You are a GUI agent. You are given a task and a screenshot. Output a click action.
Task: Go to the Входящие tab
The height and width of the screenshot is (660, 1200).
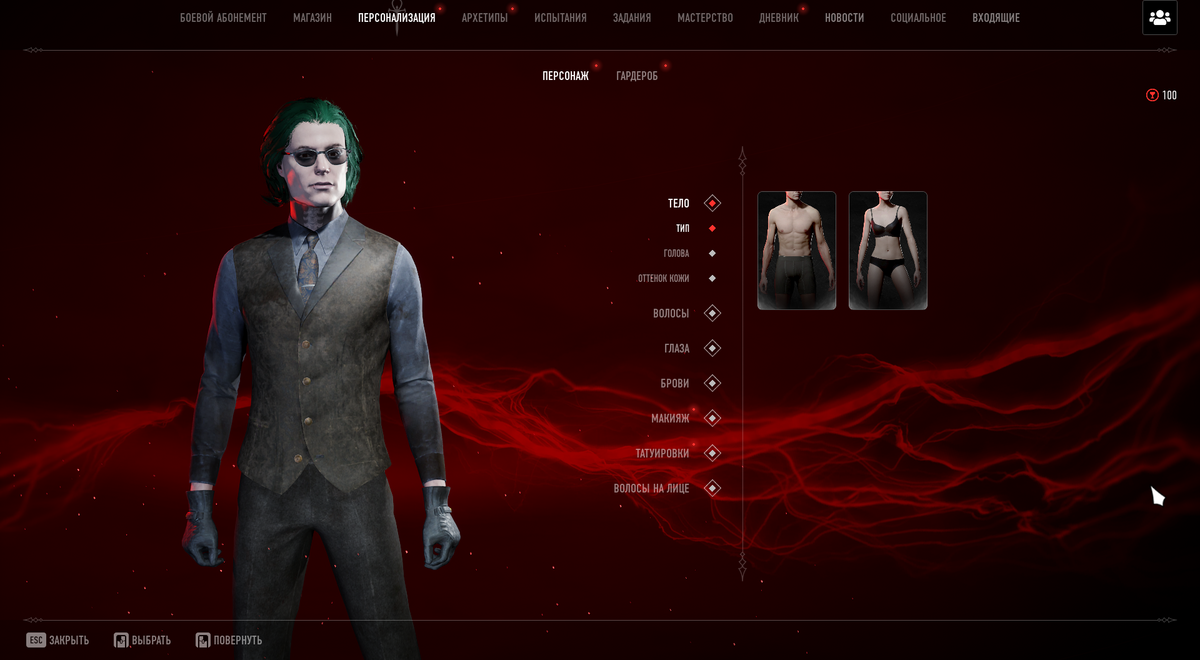click(996, 18)
